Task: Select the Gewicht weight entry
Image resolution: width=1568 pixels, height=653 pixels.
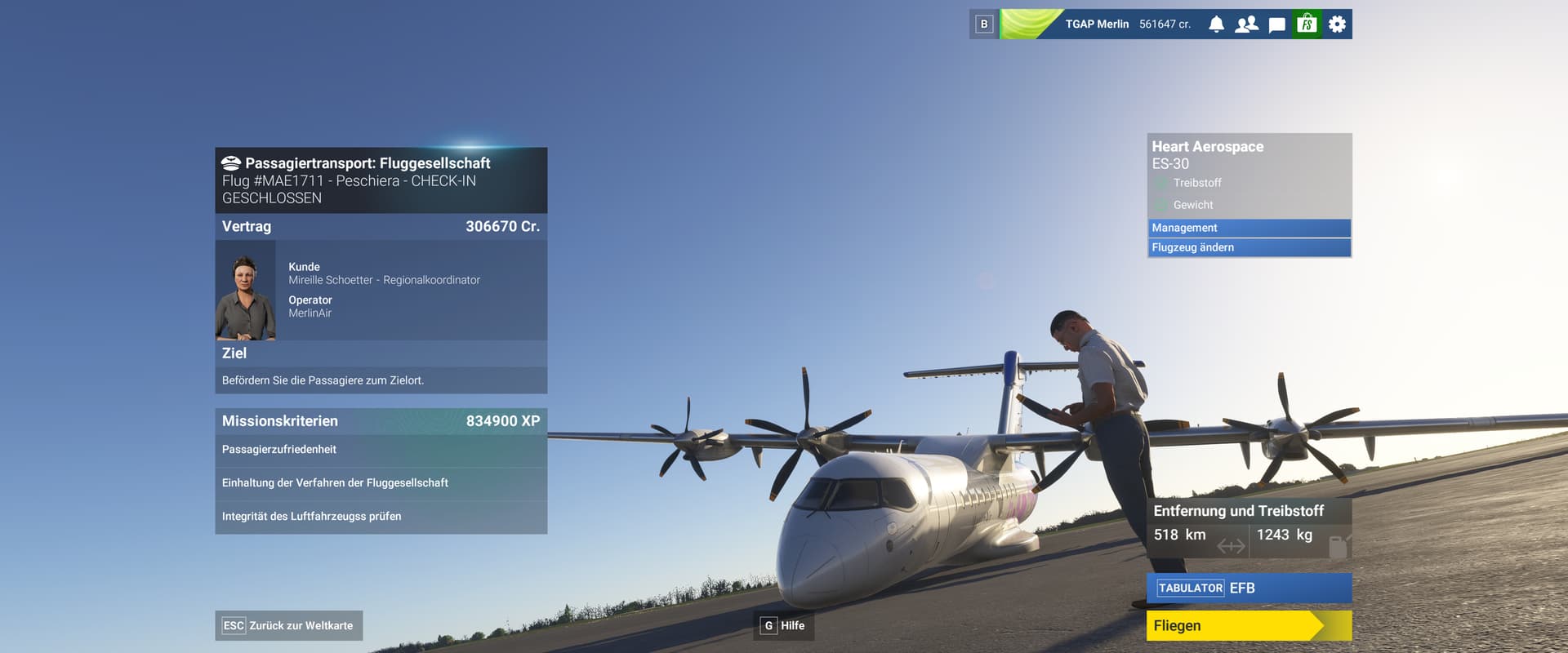Action: 1193,205
